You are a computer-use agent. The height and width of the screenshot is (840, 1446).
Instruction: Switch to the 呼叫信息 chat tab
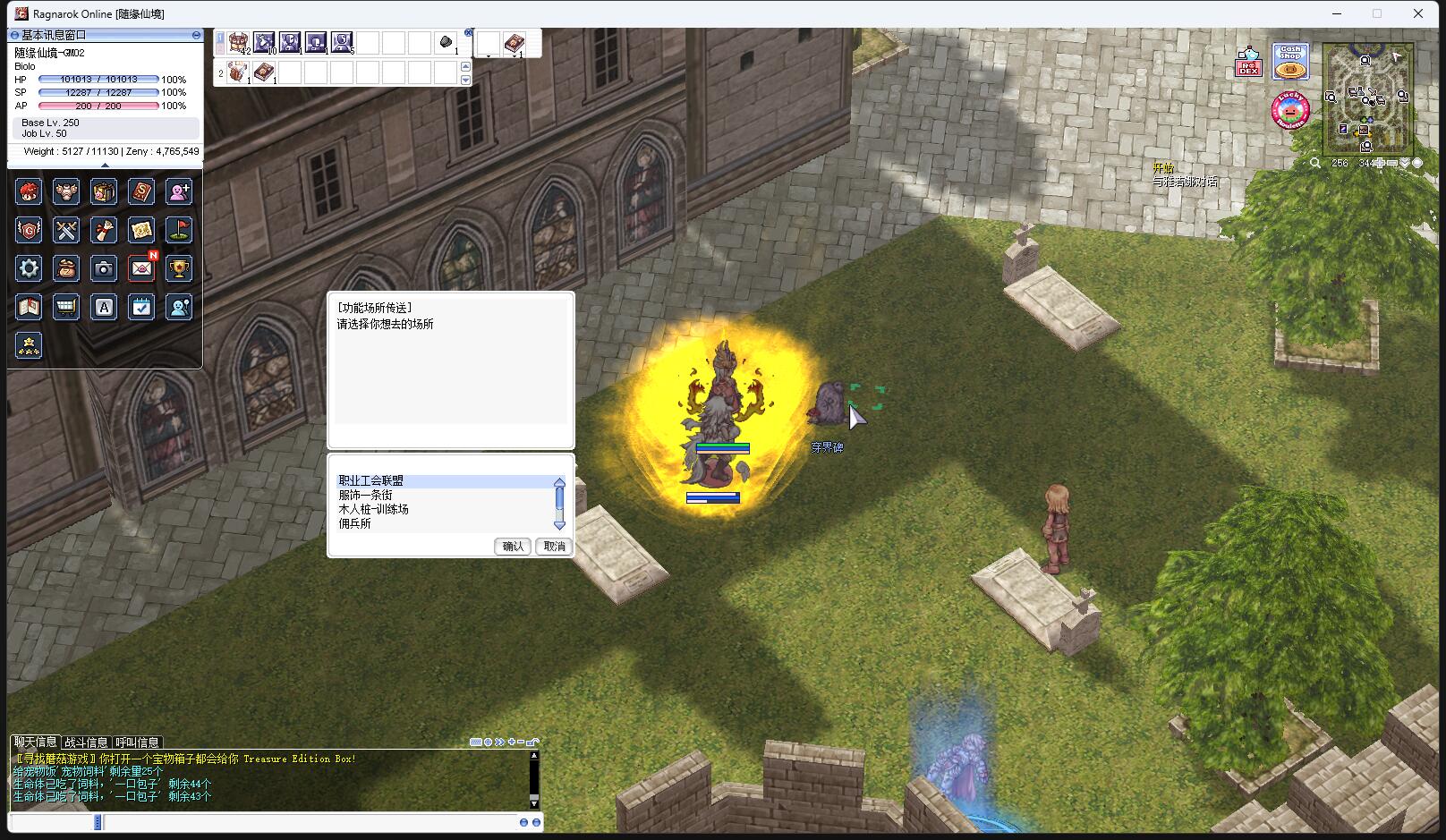pyautogui.click(x=137, y=742)
